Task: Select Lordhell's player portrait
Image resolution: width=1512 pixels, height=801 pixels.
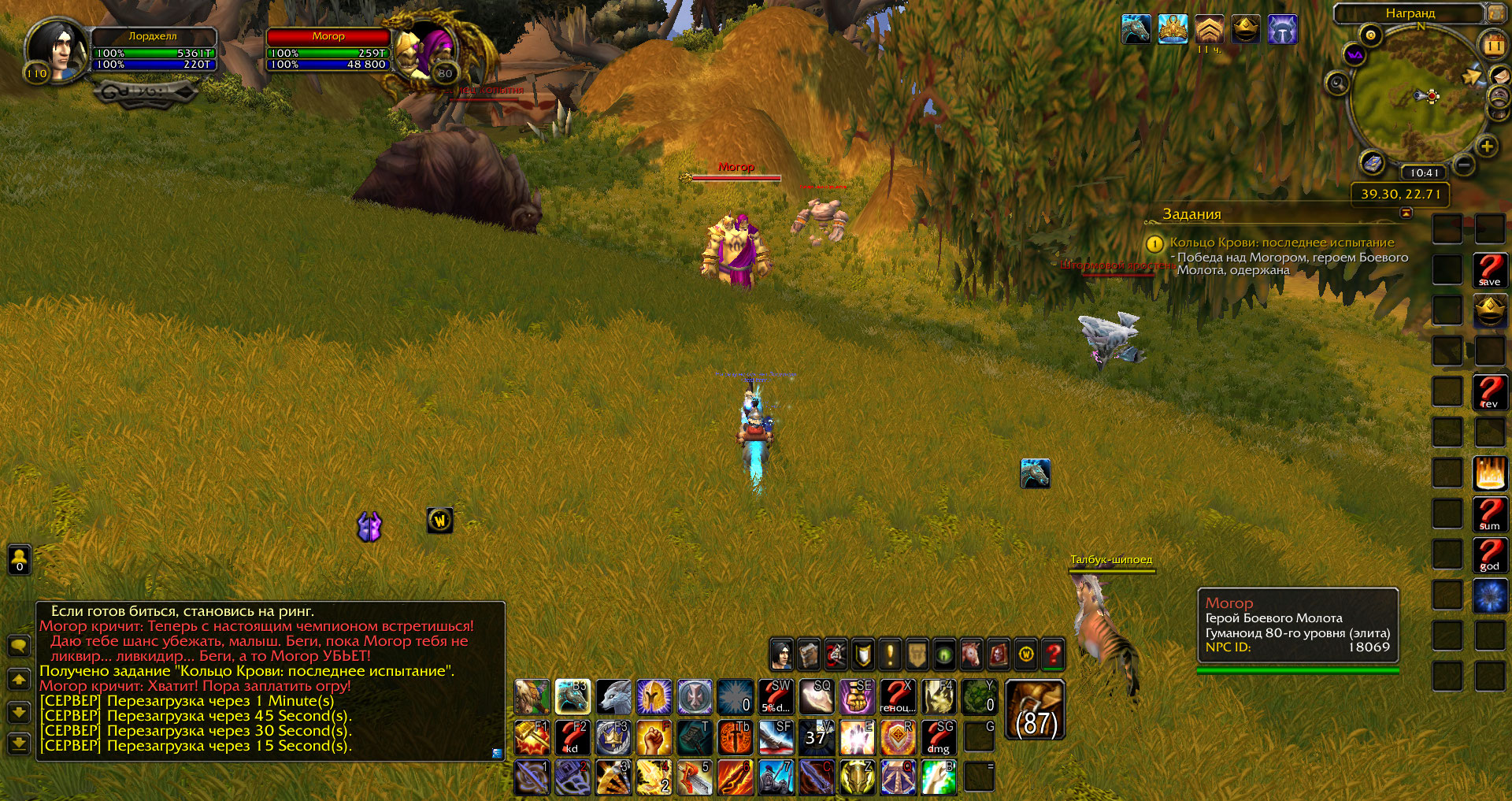Action: [57, 50]
